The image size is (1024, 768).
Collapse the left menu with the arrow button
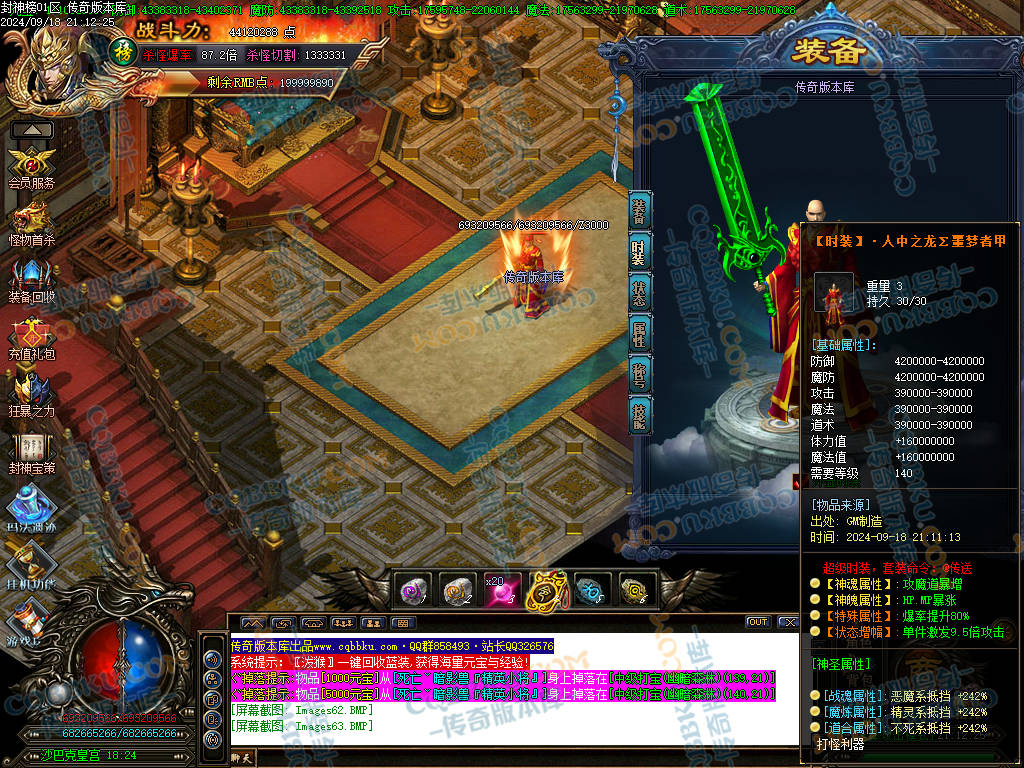click(32, 129)
